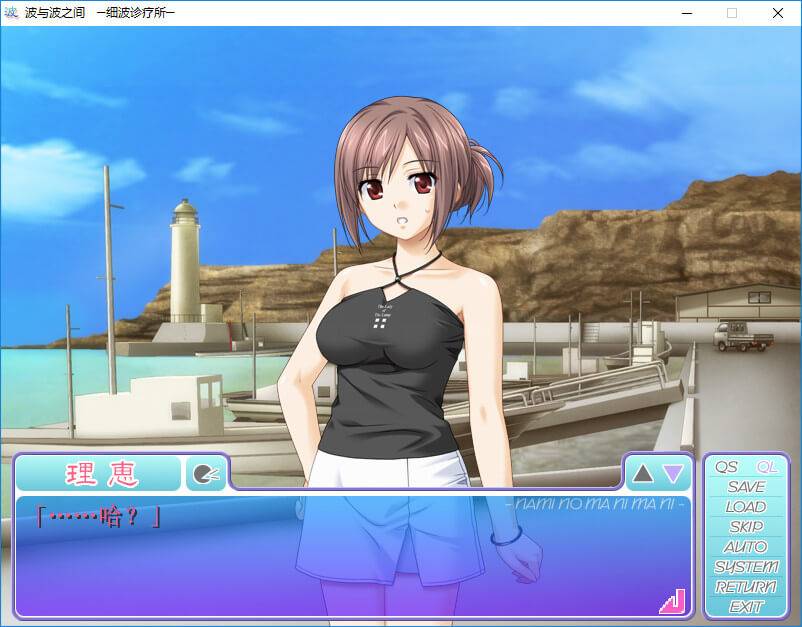Viewport: 802px width, 627px height.
Task: Click the QL quick load button
Action: [x=767, y=467]
